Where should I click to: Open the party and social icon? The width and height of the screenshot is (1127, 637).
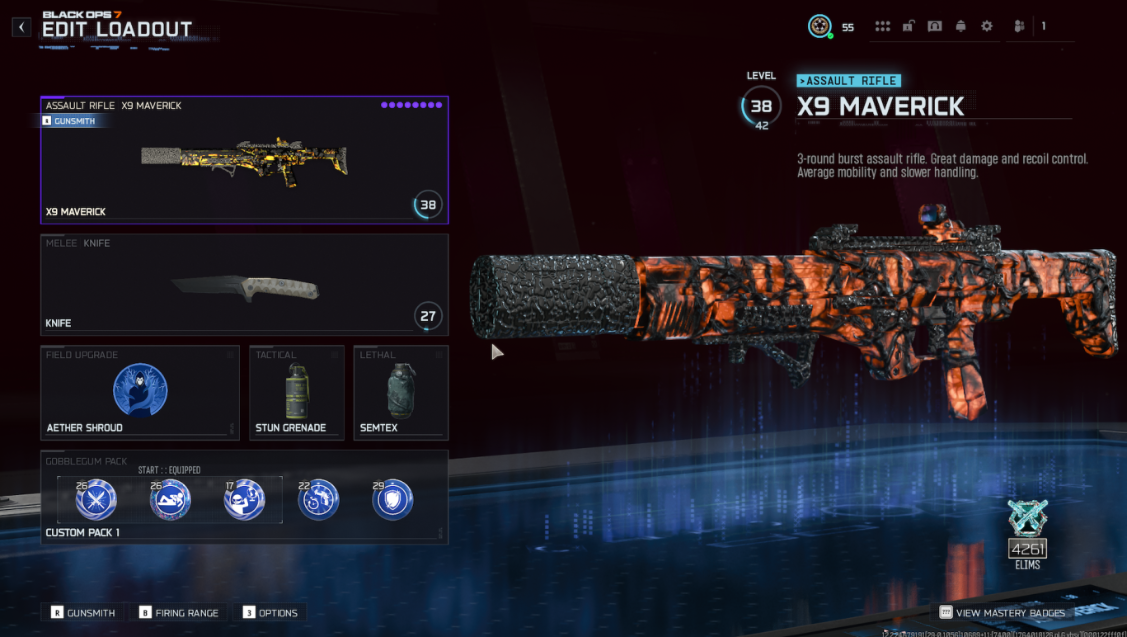[1019, 27]
